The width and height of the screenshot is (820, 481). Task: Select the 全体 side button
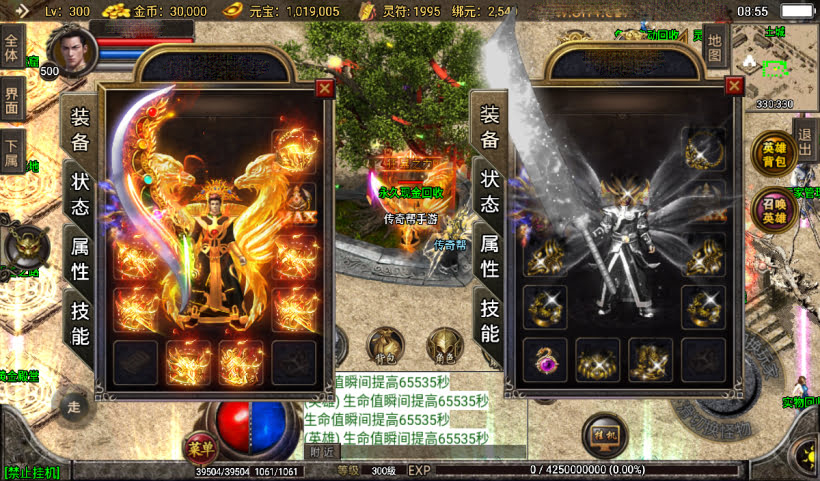tap(12, 52)
